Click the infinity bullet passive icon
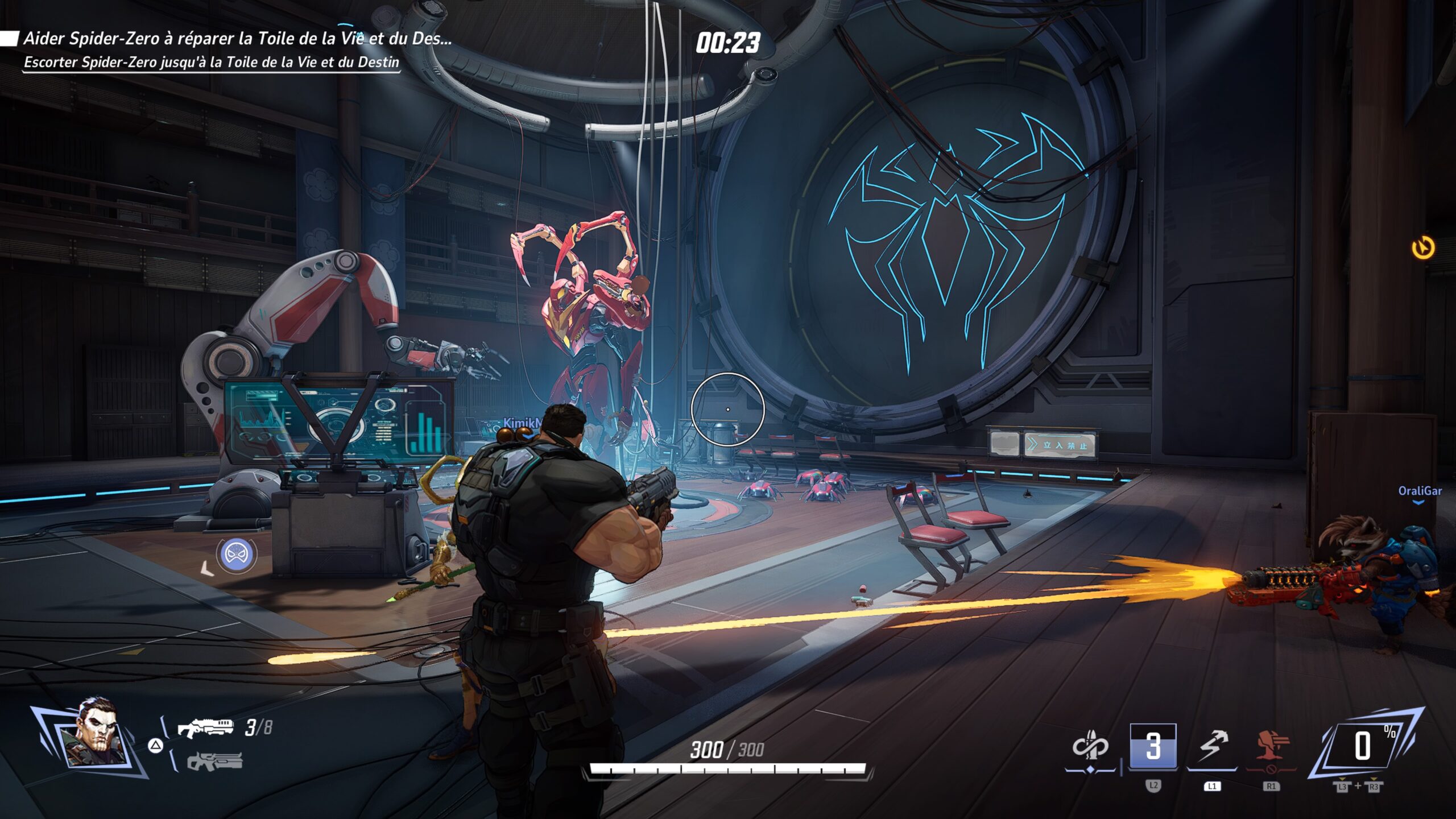Viewport: 1456px width, 819px height. click(x=1090, y=746)
